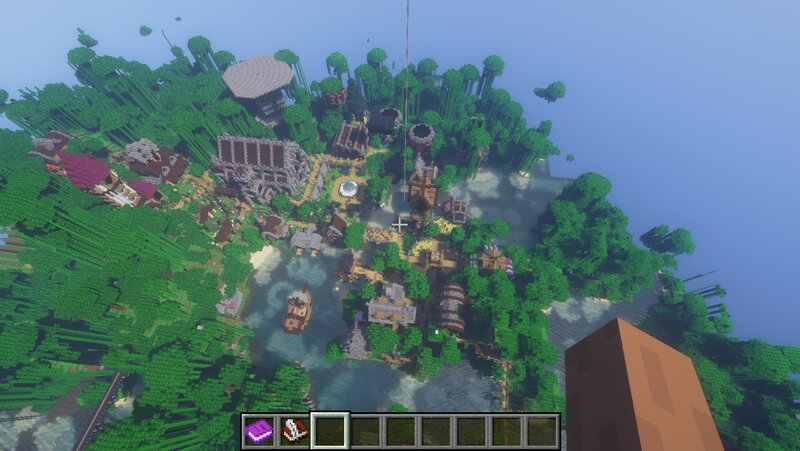Select the purple enchanted book hotbar slot
This screenshot has height=451, width=800.
(260, 431)
